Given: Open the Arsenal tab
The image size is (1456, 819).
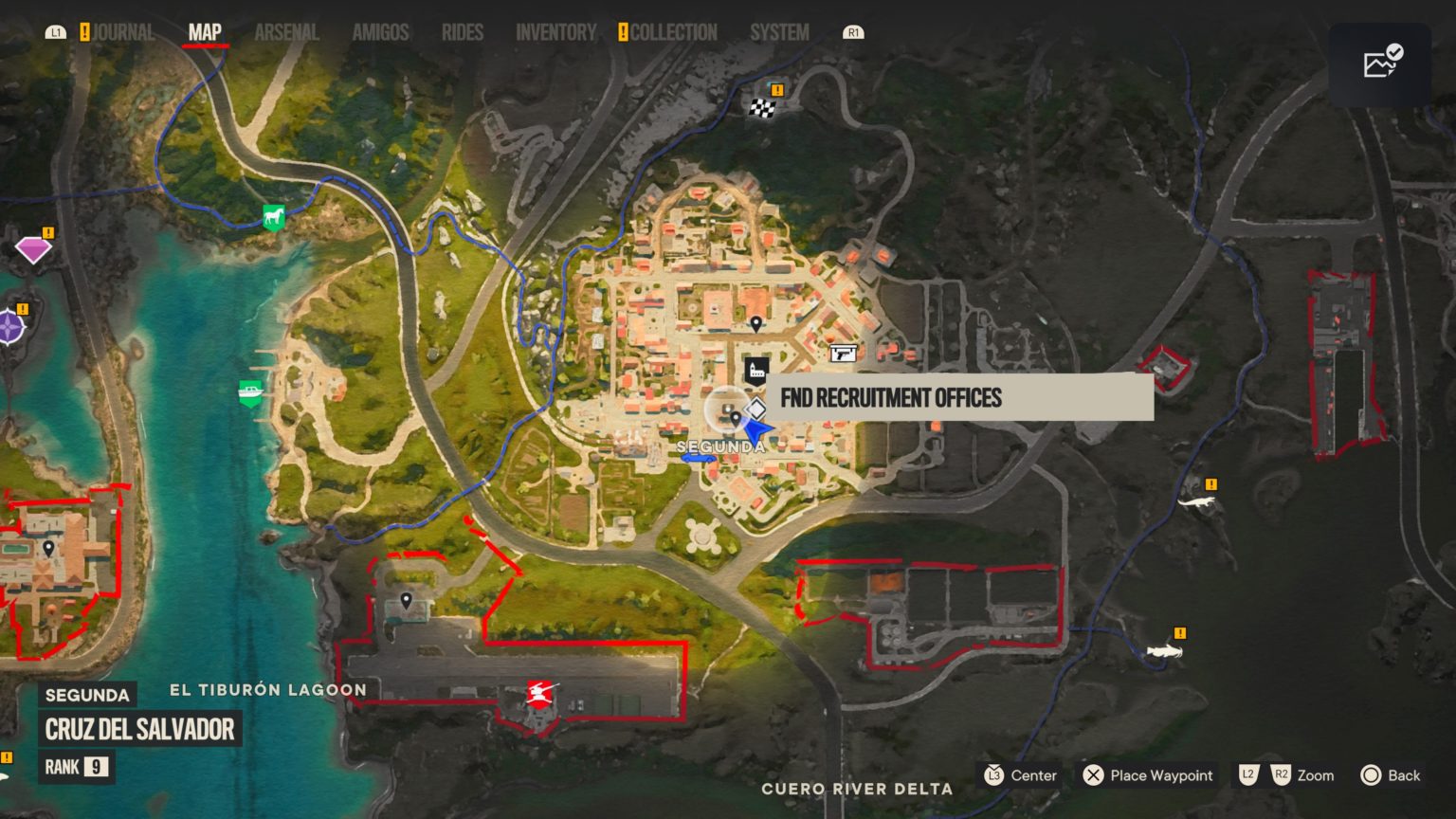Looking at the screenshot, I should 285,31.
